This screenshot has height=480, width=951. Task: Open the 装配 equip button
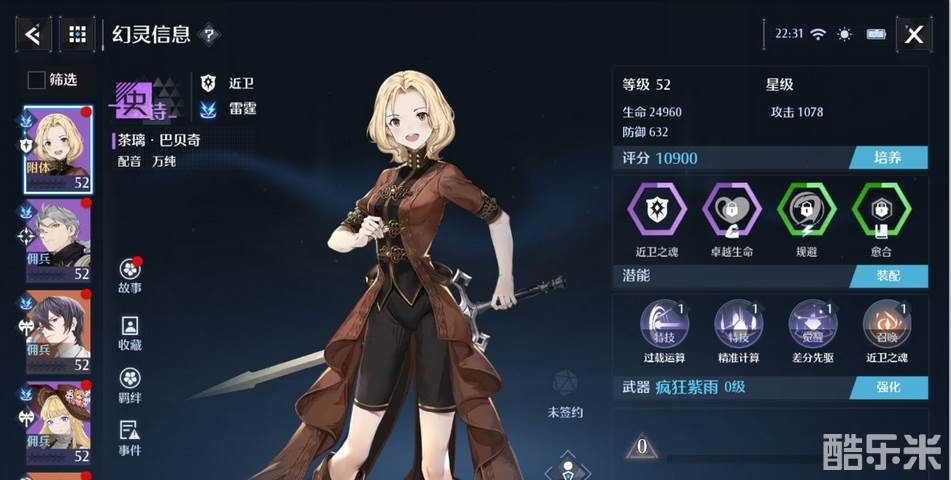(x=880, y=275)
